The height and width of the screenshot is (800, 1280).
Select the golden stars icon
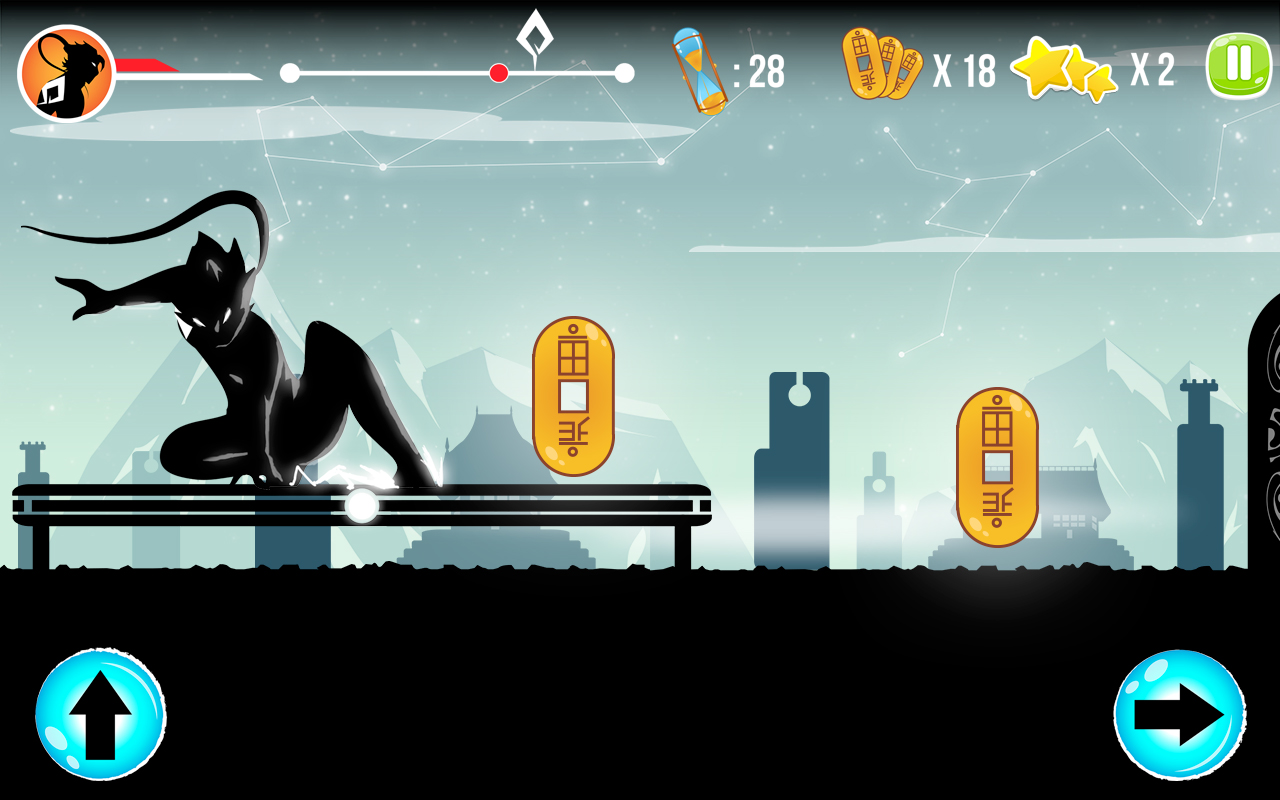pyautogui.click(x=1064, y=70)
